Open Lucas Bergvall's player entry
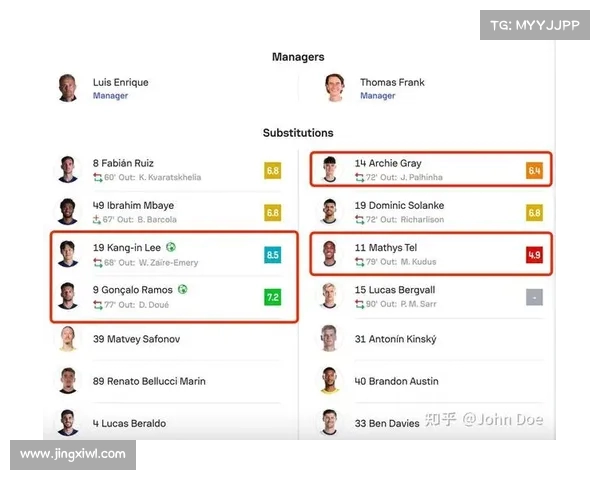This screenshot has width=600, height=480. (395, 289)
